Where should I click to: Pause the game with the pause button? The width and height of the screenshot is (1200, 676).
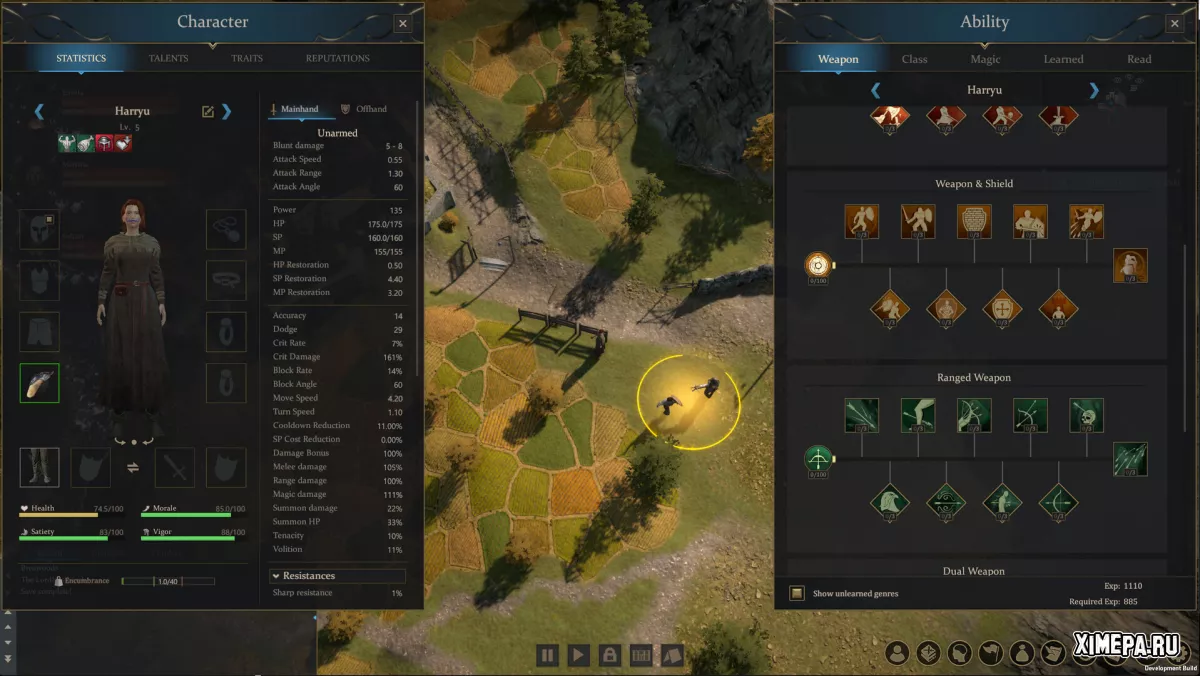[547, 656]
